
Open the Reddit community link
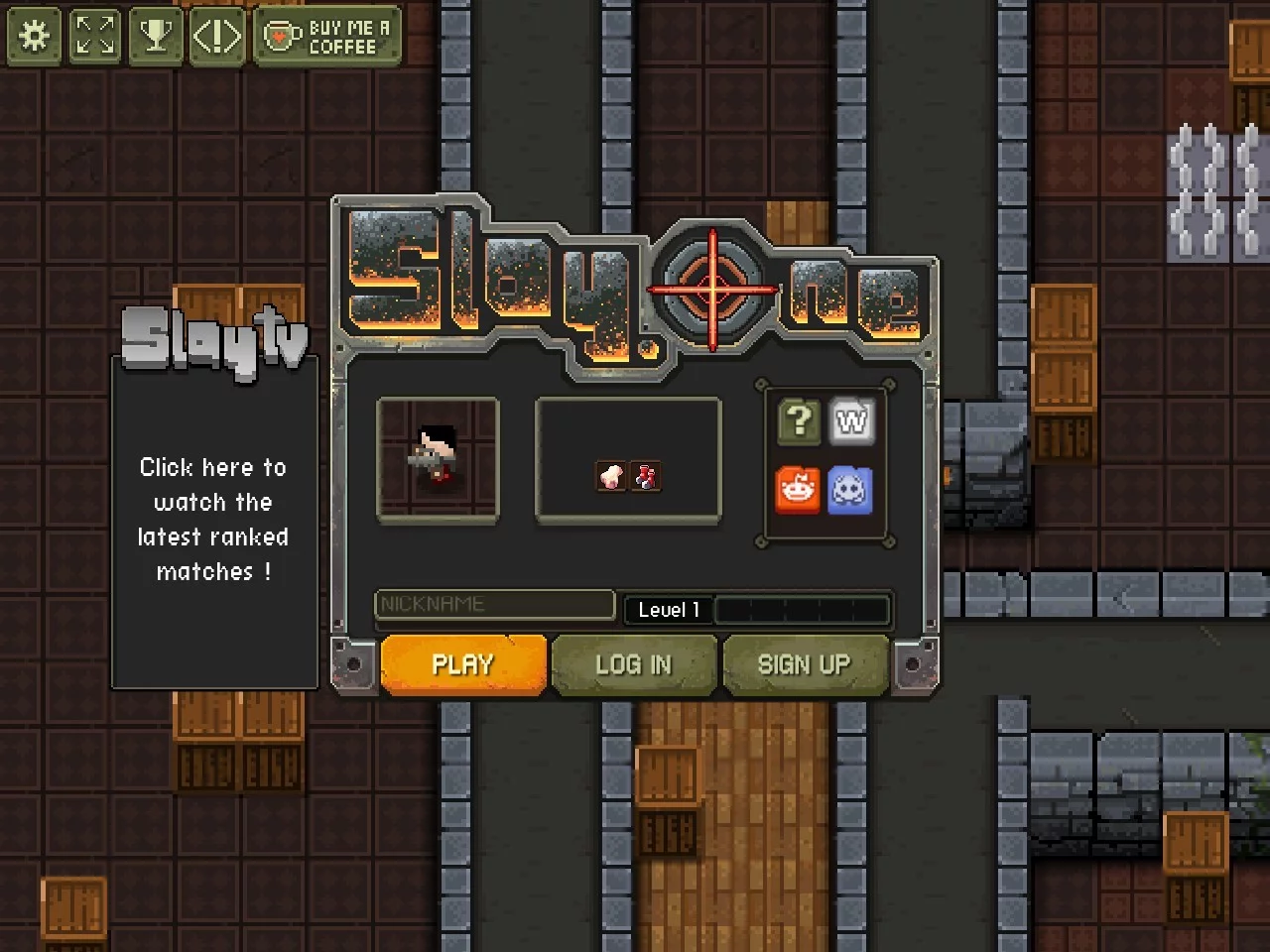click(x=798, y=490)
